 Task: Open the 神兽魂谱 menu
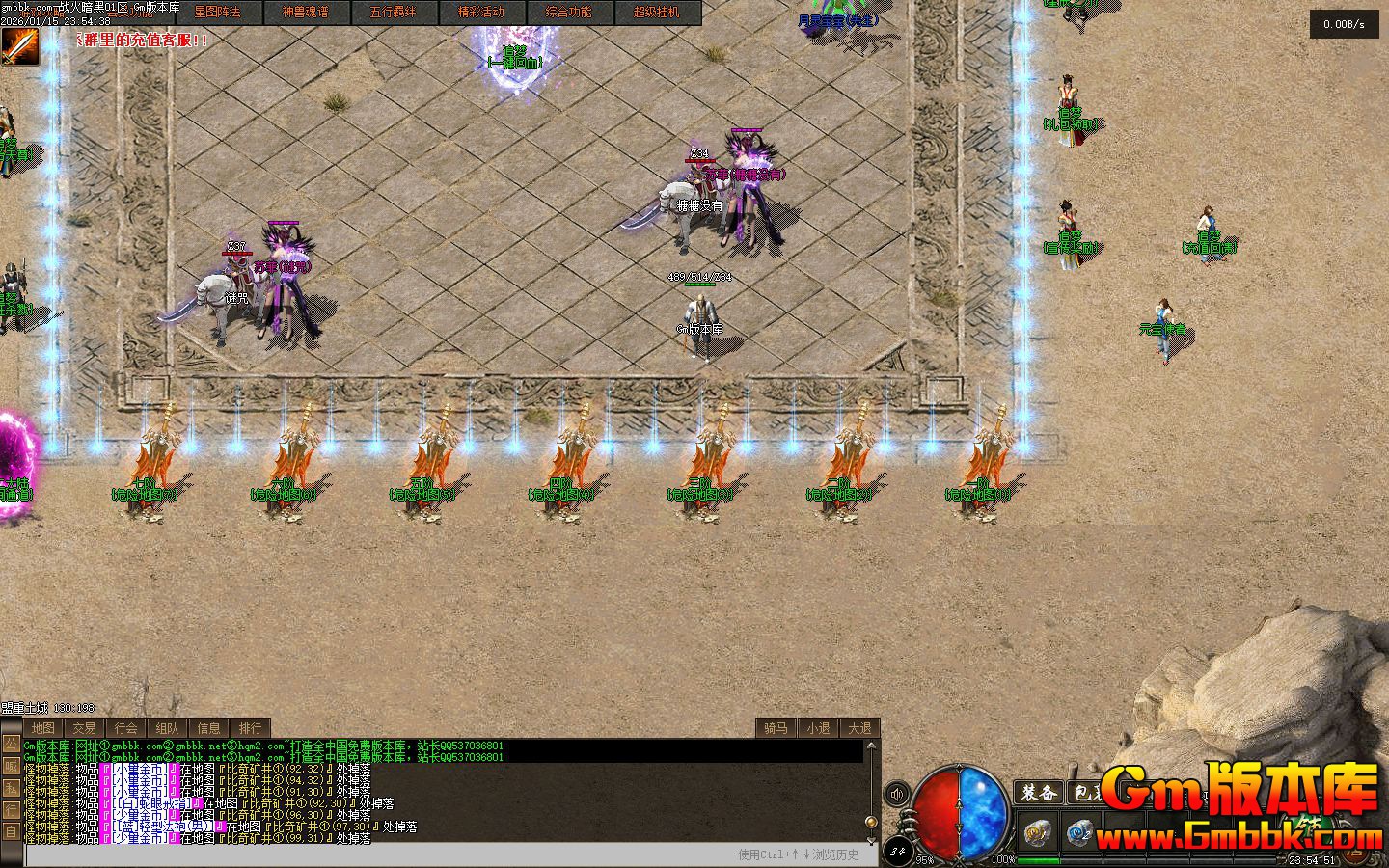306,13
